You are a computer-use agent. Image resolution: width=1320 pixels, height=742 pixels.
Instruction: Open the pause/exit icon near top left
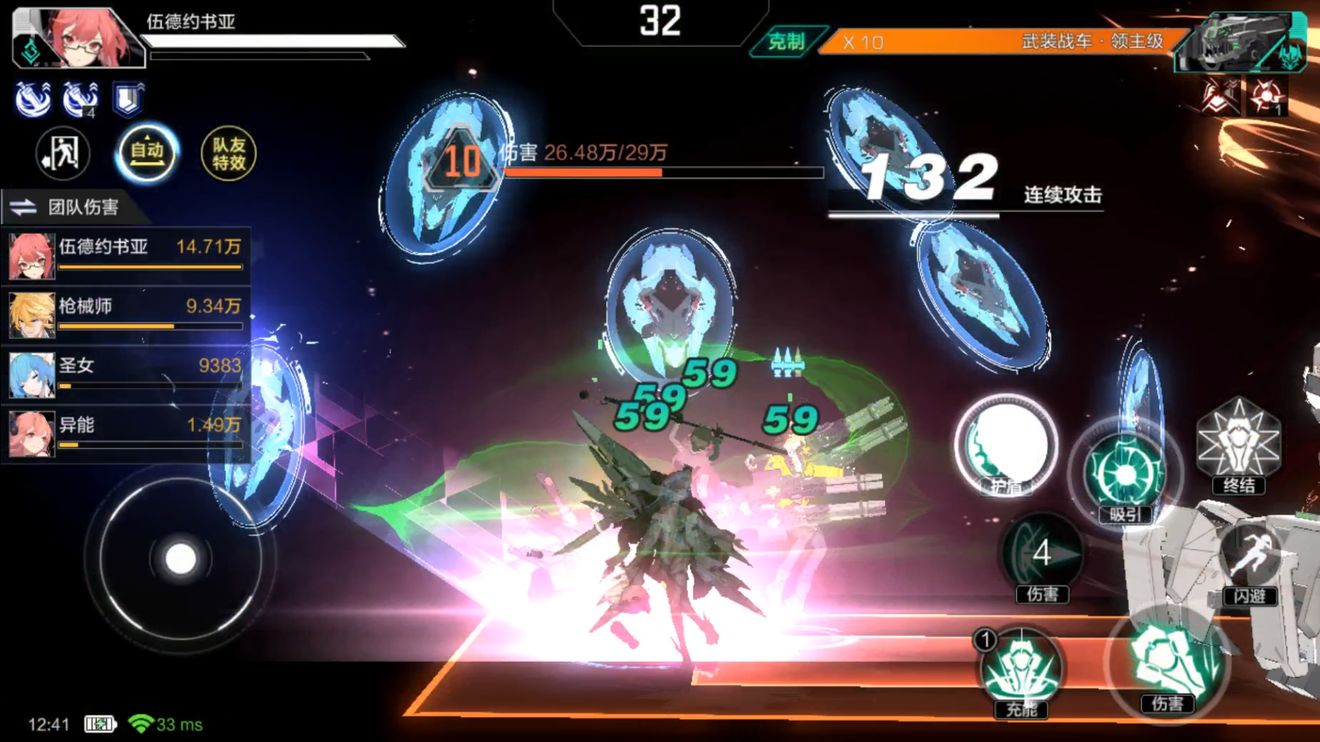(62, 154)
